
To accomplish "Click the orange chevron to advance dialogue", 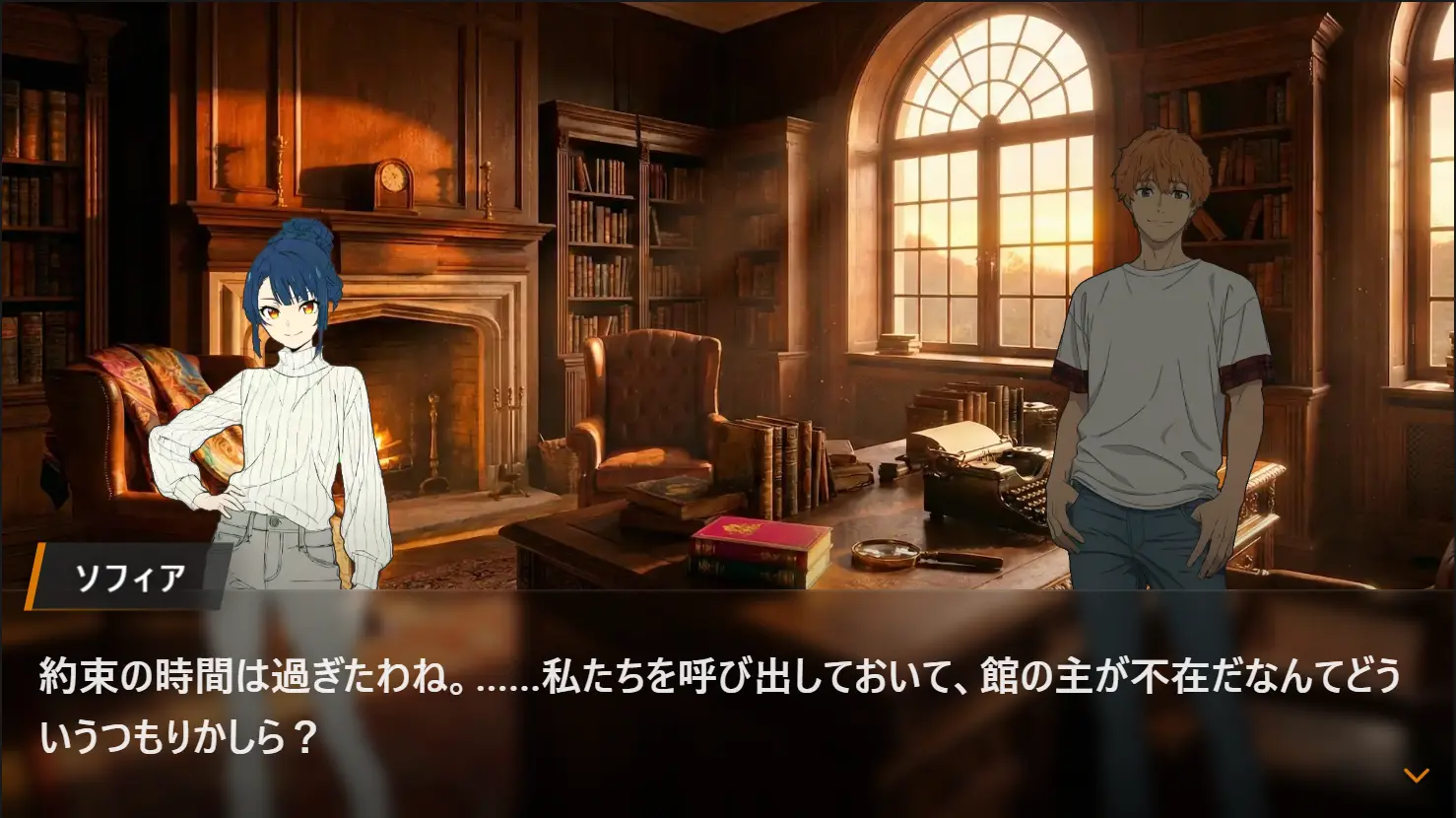I will click(x=1416, y=776).
